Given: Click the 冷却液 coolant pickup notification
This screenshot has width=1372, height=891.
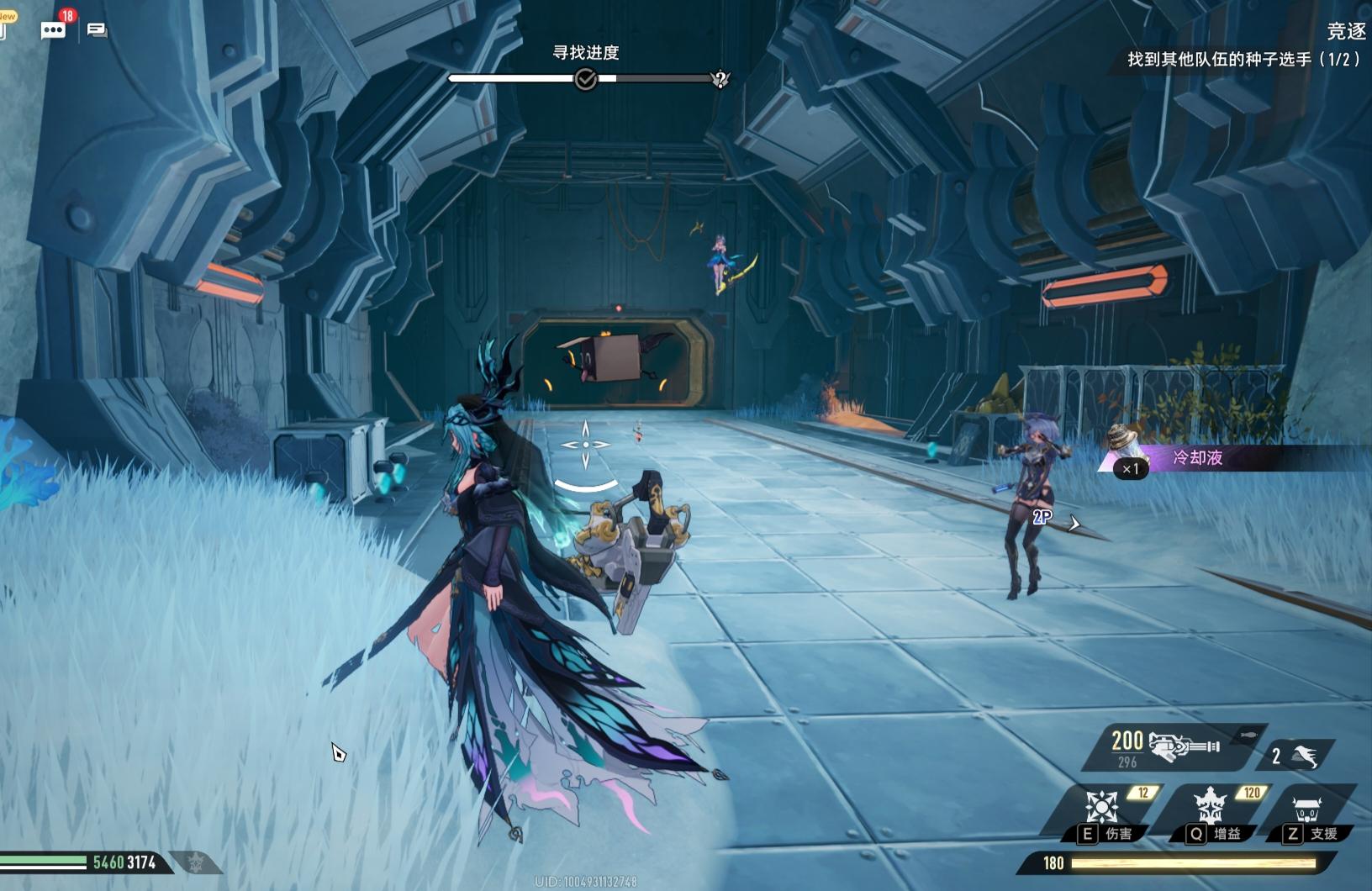Looking at the screenshot, I should click(x=1197, y=458).
